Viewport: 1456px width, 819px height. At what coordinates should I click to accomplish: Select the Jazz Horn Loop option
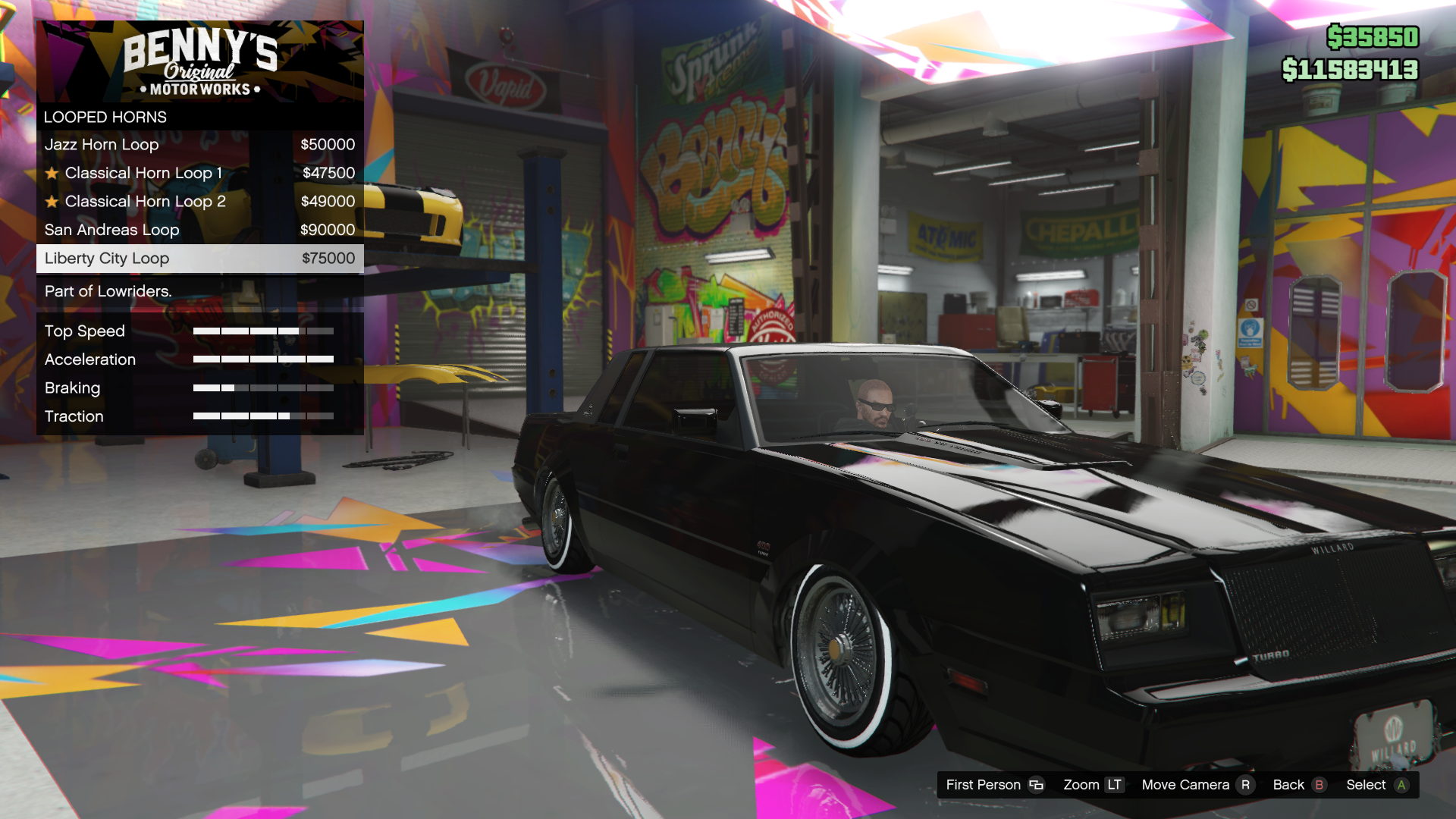coord(103,144)
